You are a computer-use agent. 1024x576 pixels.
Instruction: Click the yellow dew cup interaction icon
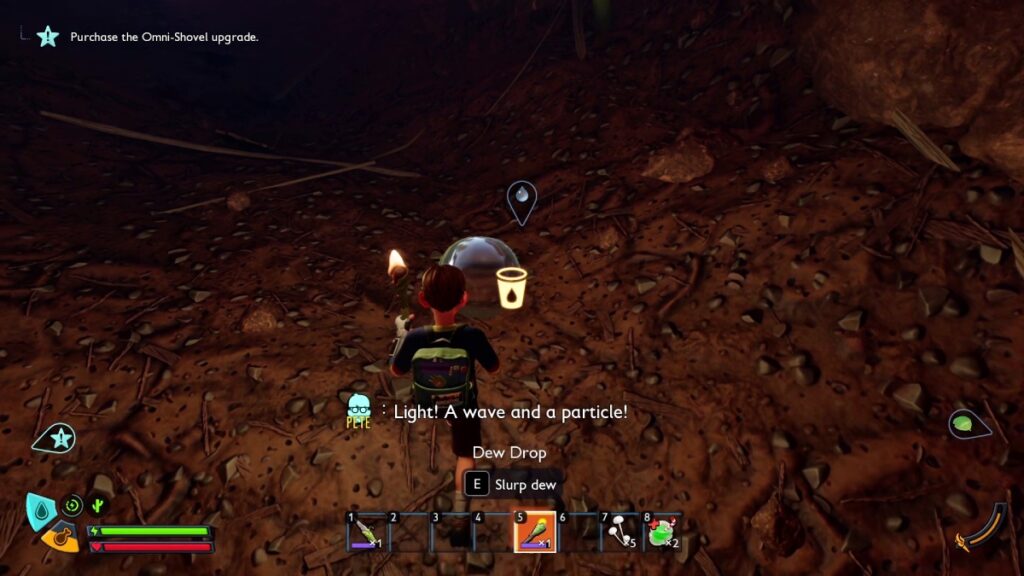[x=510, y=286]
